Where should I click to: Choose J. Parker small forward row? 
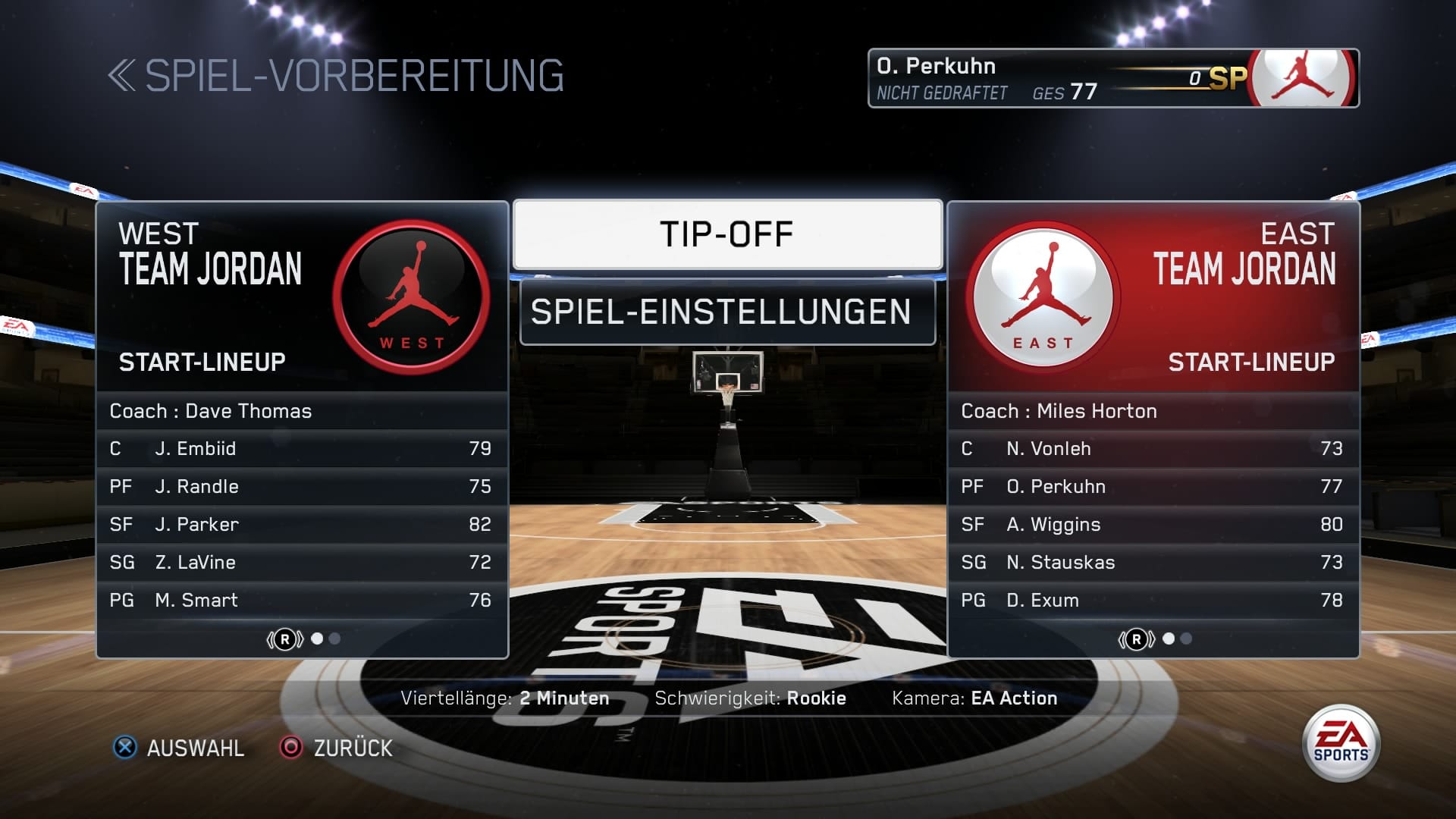point(302,525)
